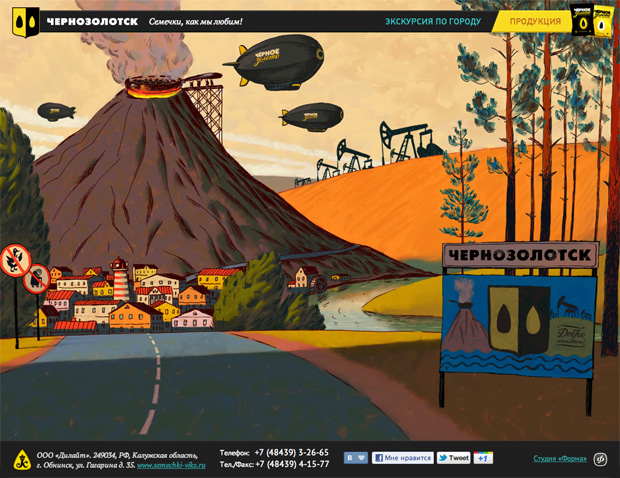Open the yellow Продукция section
620x478 pixels.
click(534, 21)
